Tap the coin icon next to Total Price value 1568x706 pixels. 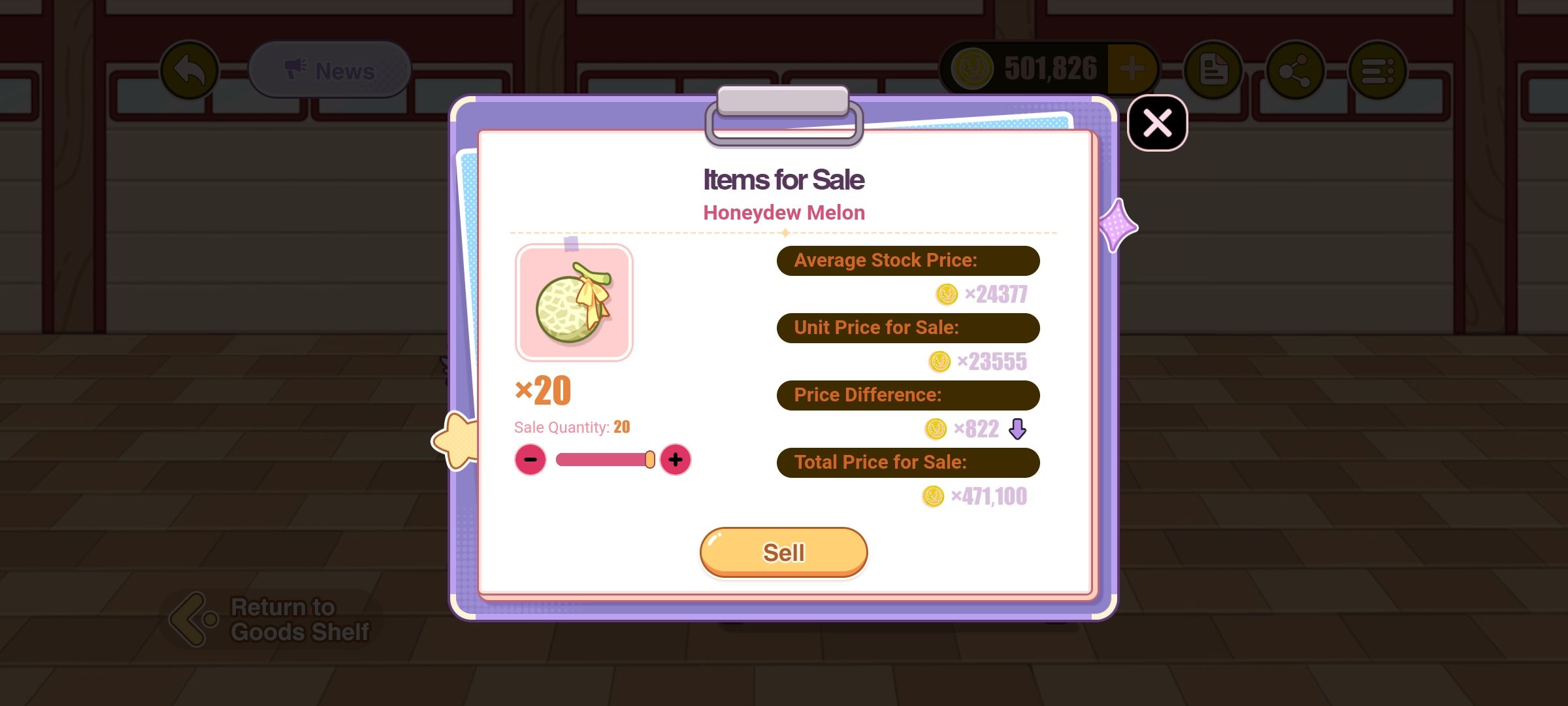point(932,496)
